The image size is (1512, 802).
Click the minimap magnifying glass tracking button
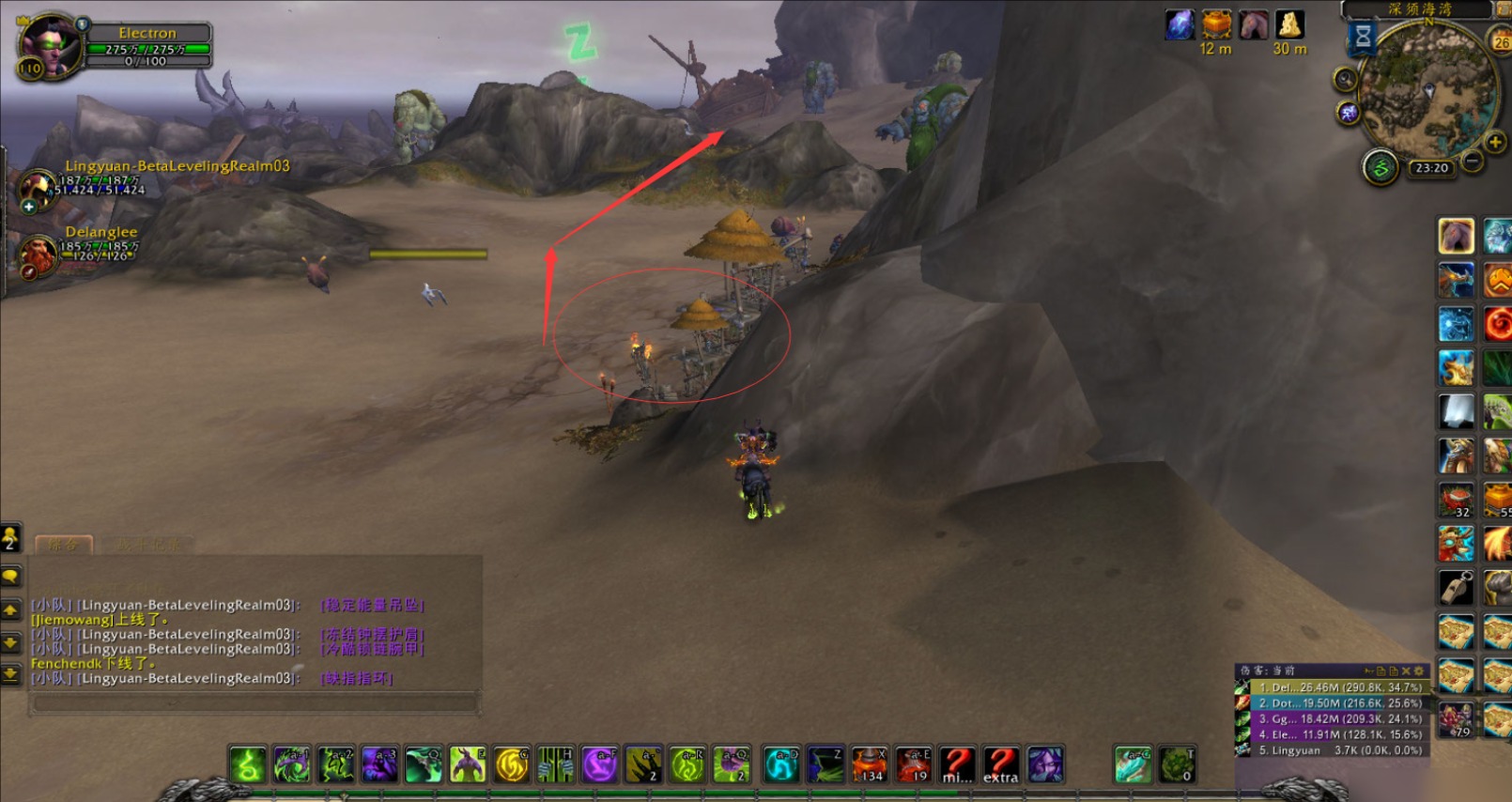(x=1346, y=79)
